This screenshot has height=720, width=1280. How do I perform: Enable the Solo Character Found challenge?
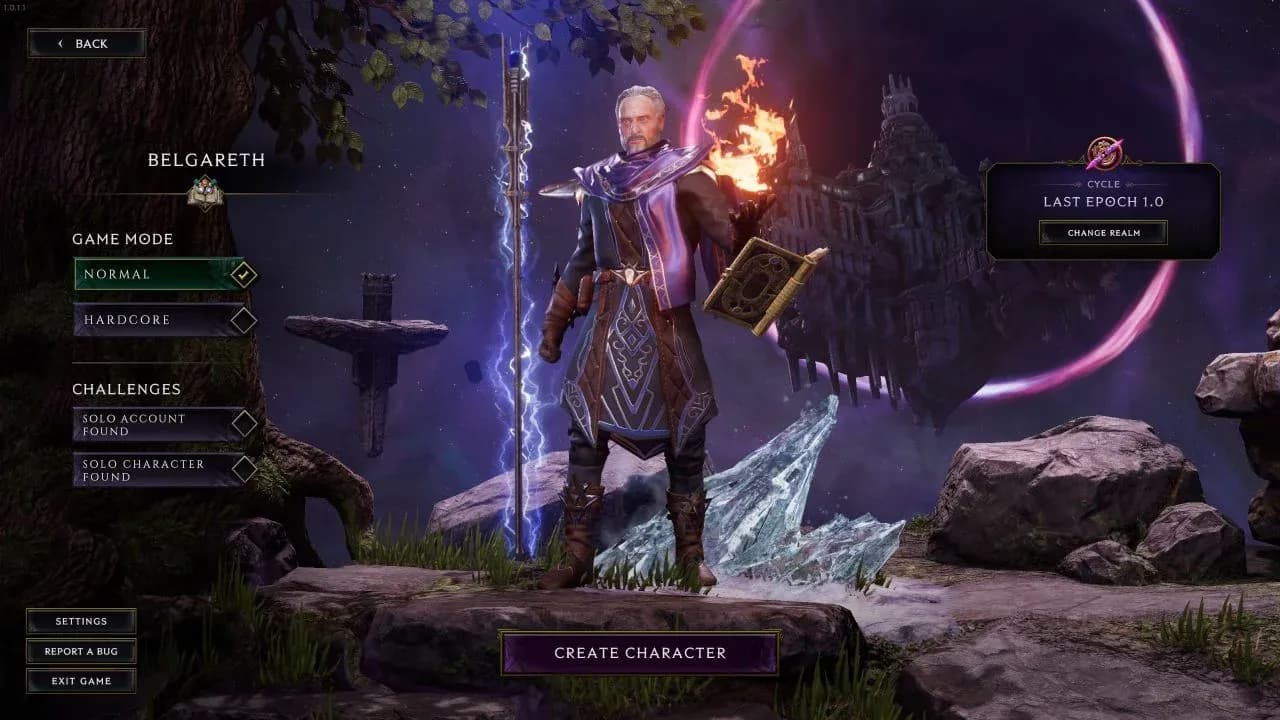pos(150,470)
